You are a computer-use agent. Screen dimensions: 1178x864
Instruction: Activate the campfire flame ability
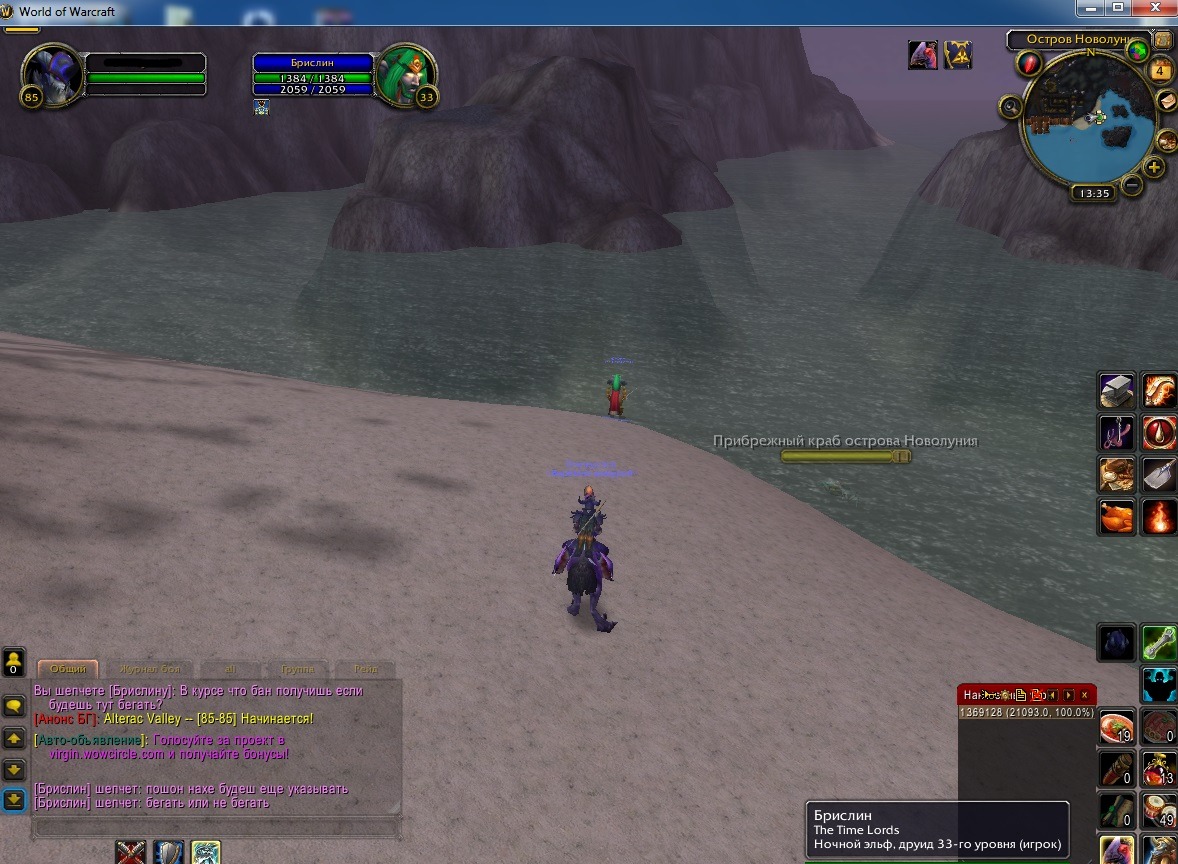point(1160,517)
